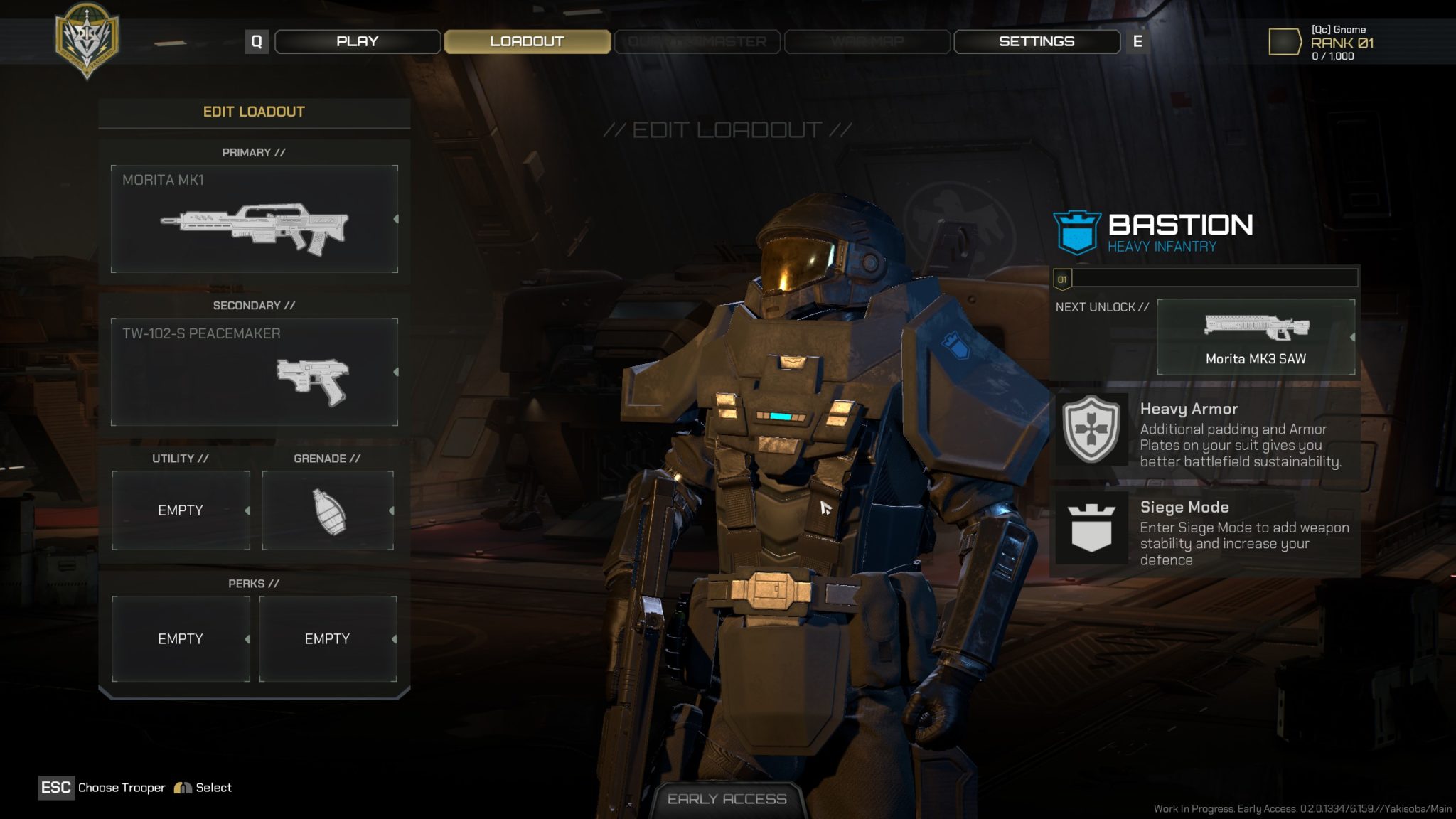This screenshot has height=819, width=1456.
Task: Open the Grenade slot
Action: coord(328,510)
